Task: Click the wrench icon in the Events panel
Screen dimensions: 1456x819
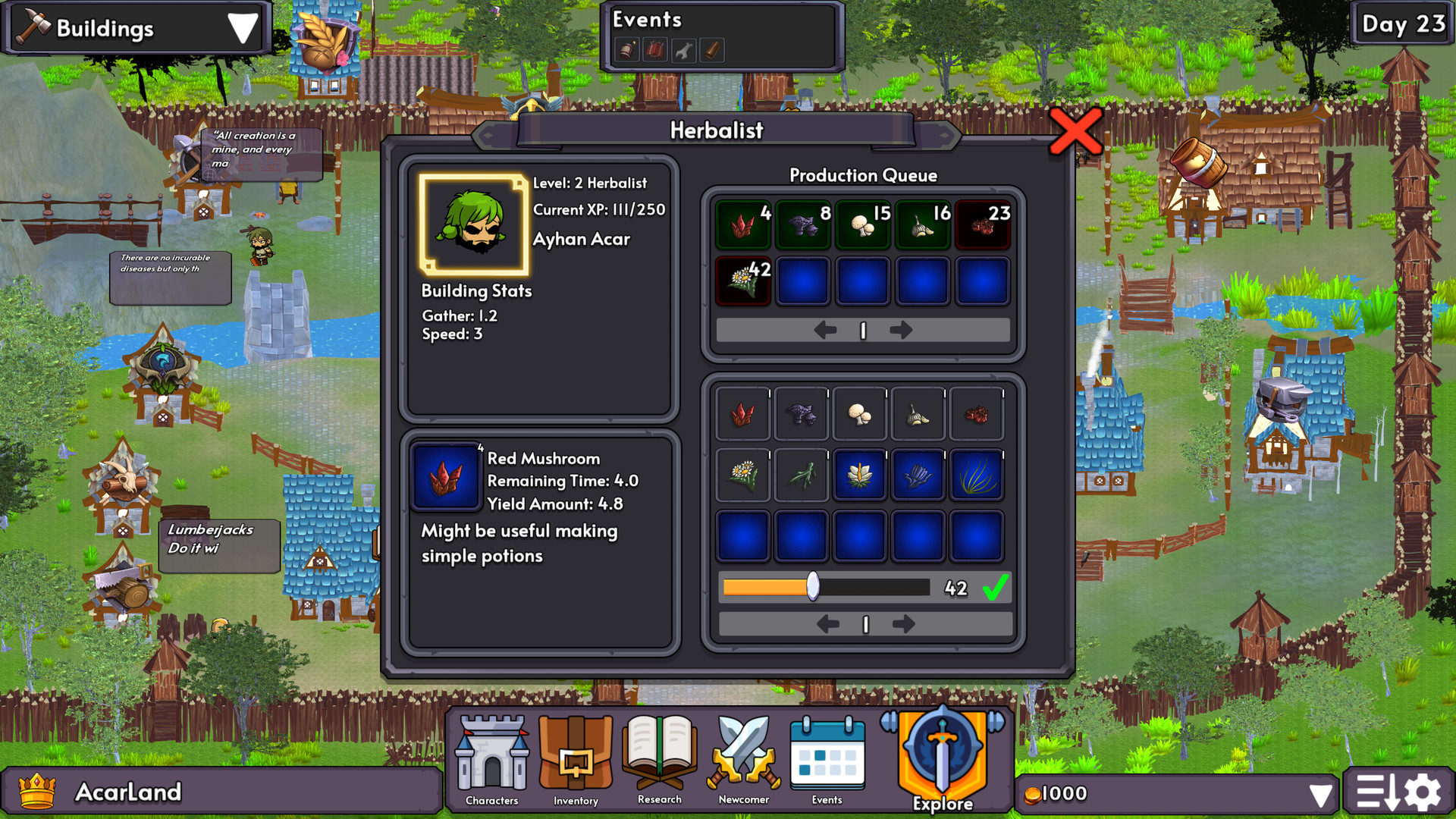Action: pos(684,50)
